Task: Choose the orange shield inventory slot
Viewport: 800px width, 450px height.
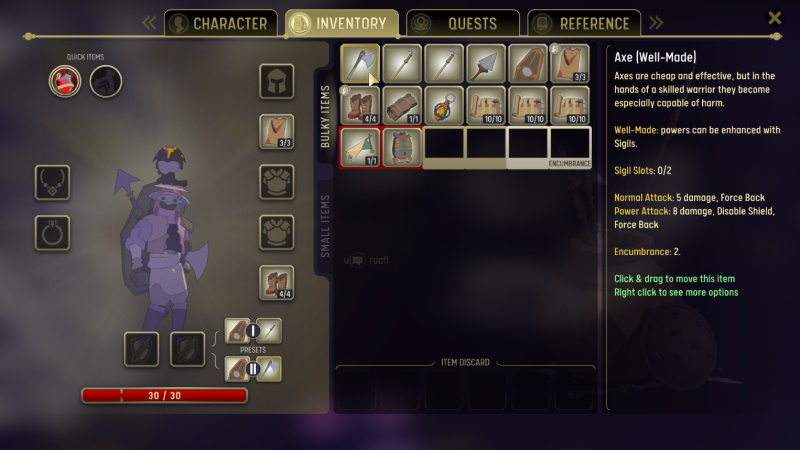Action: [x=528, y=63]
